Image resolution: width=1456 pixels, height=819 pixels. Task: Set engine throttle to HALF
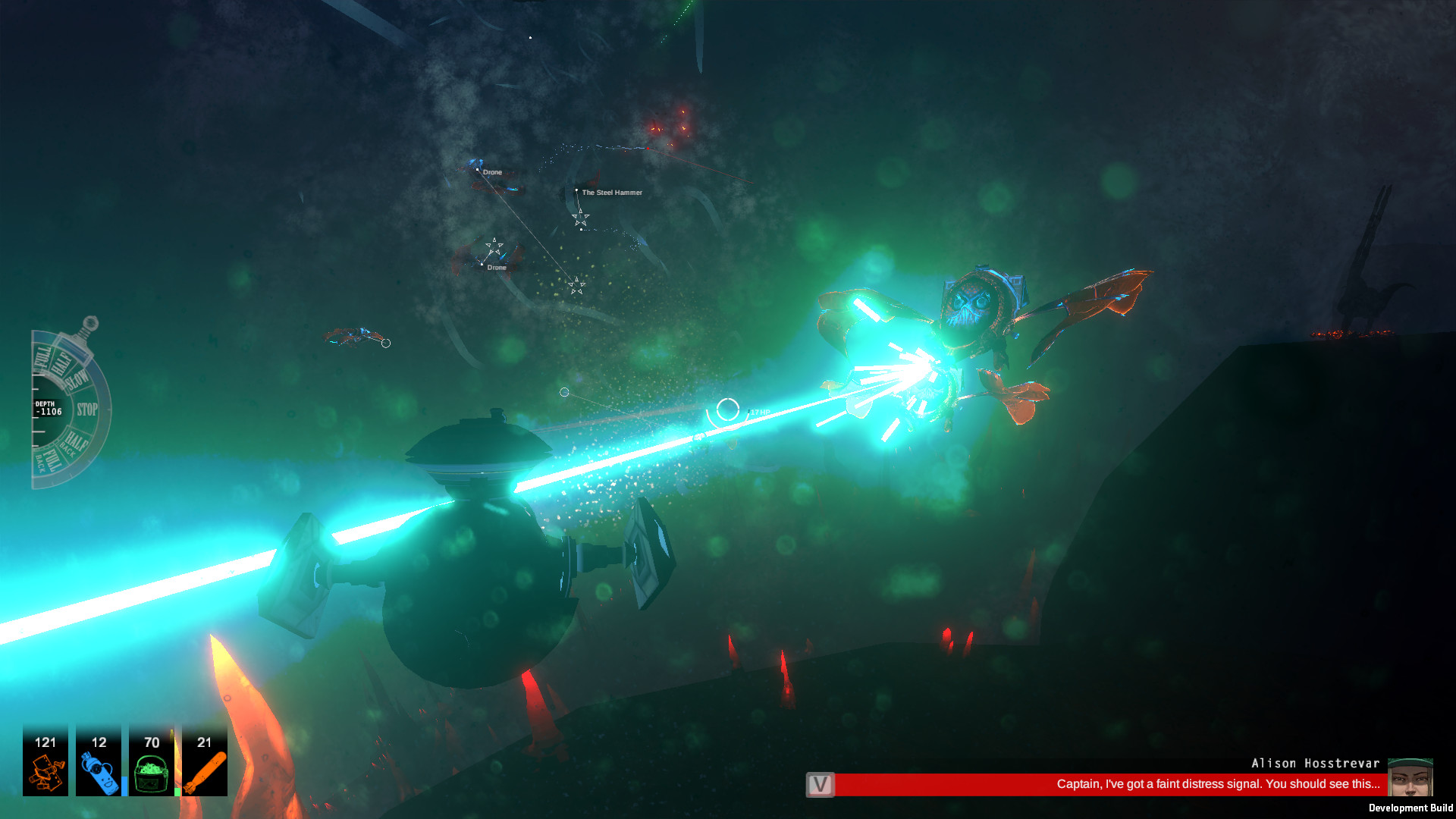coord(61,362)
